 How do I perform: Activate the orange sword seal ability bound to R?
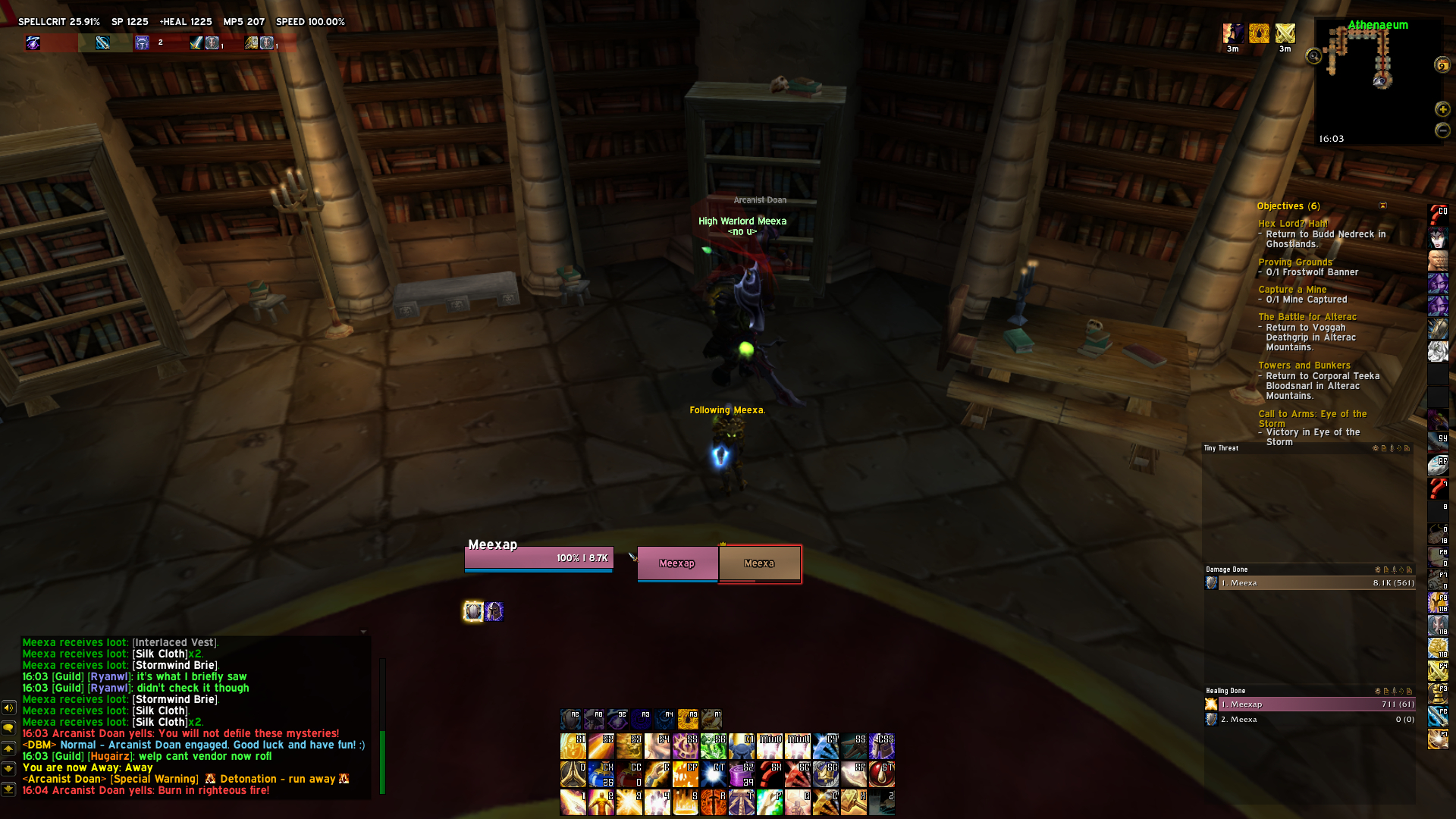tap(713, 802)
